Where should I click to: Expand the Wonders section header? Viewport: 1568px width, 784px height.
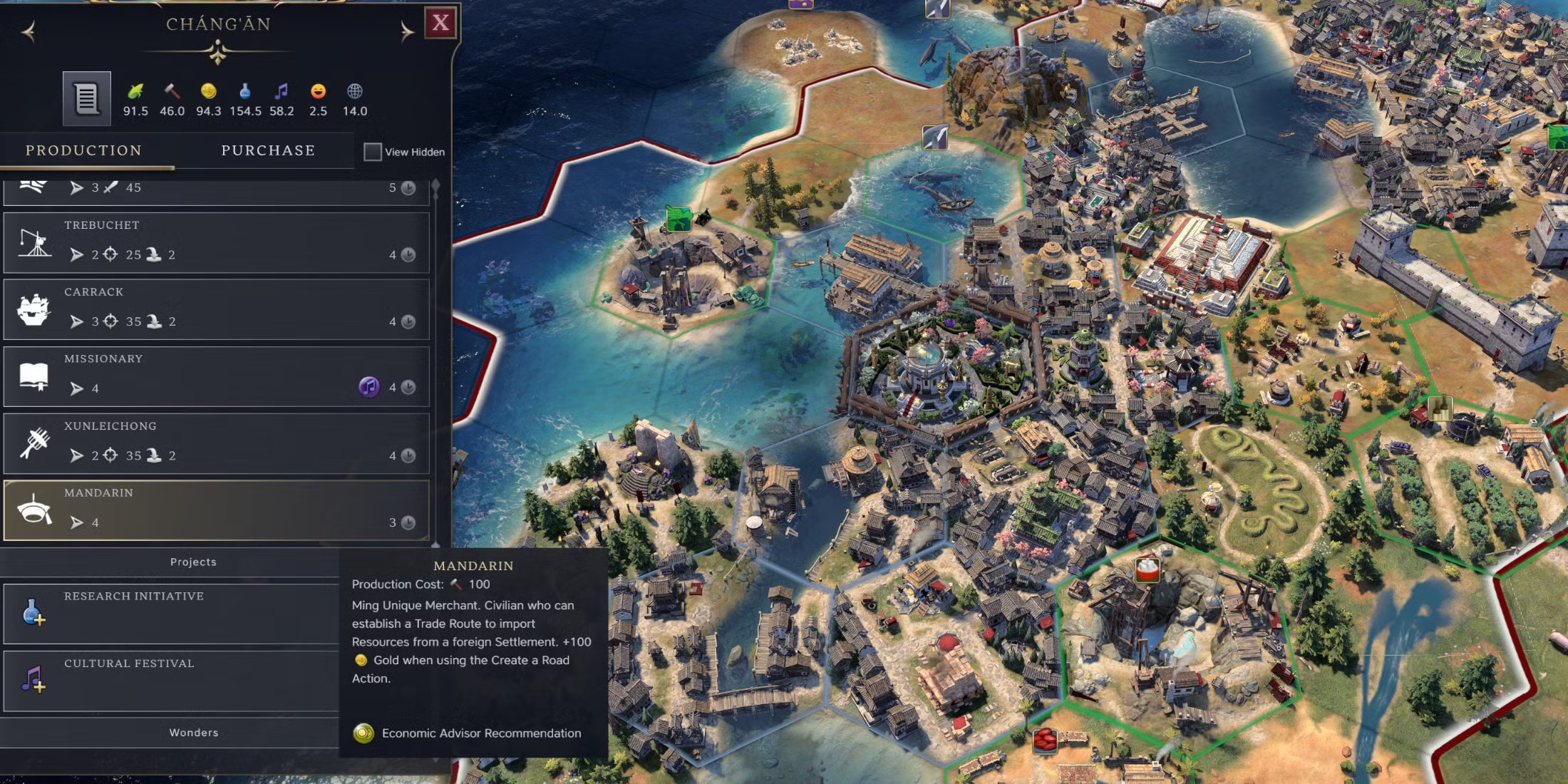point(192,733)
